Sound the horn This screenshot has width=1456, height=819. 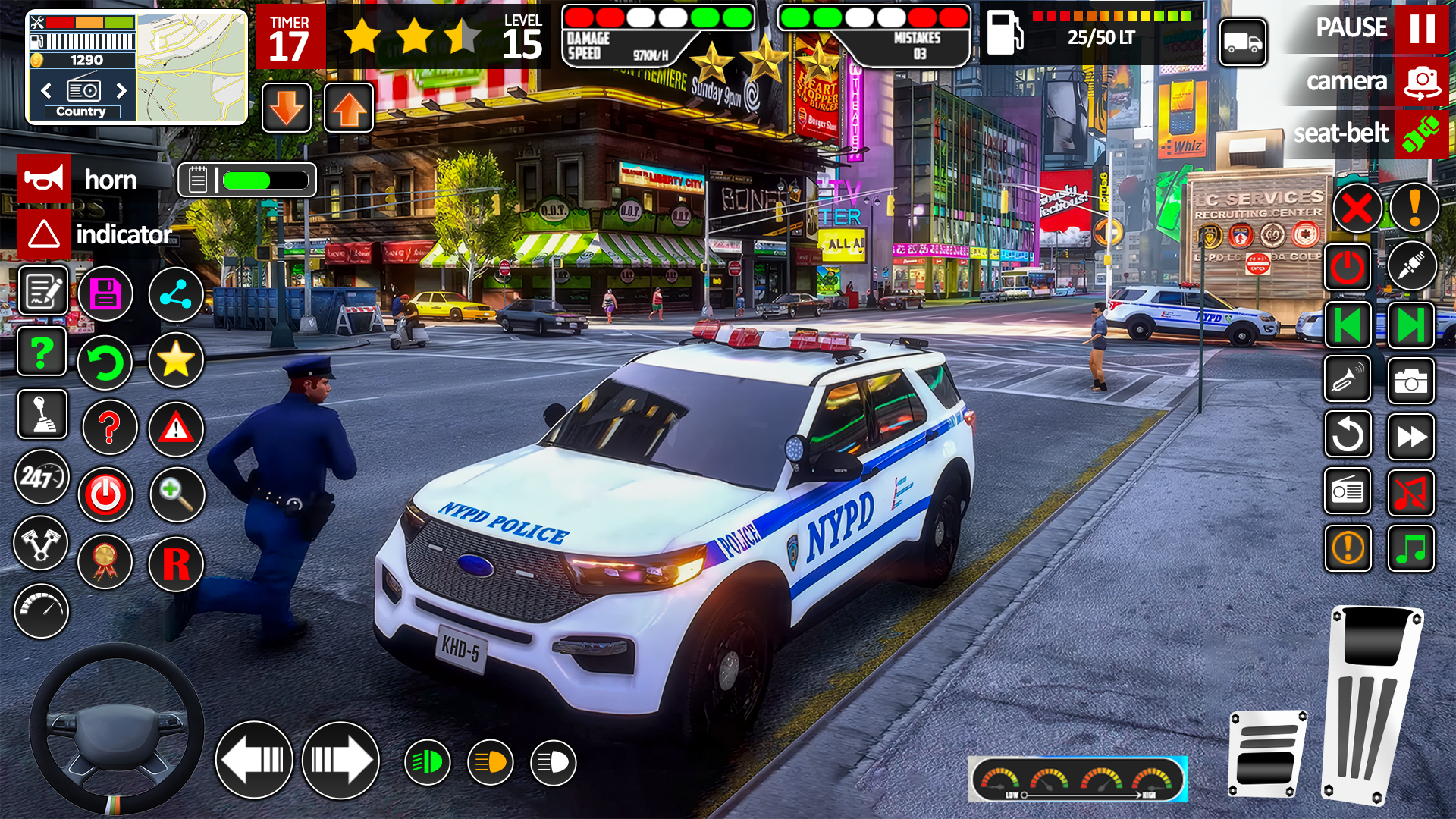tap(44, 180)
